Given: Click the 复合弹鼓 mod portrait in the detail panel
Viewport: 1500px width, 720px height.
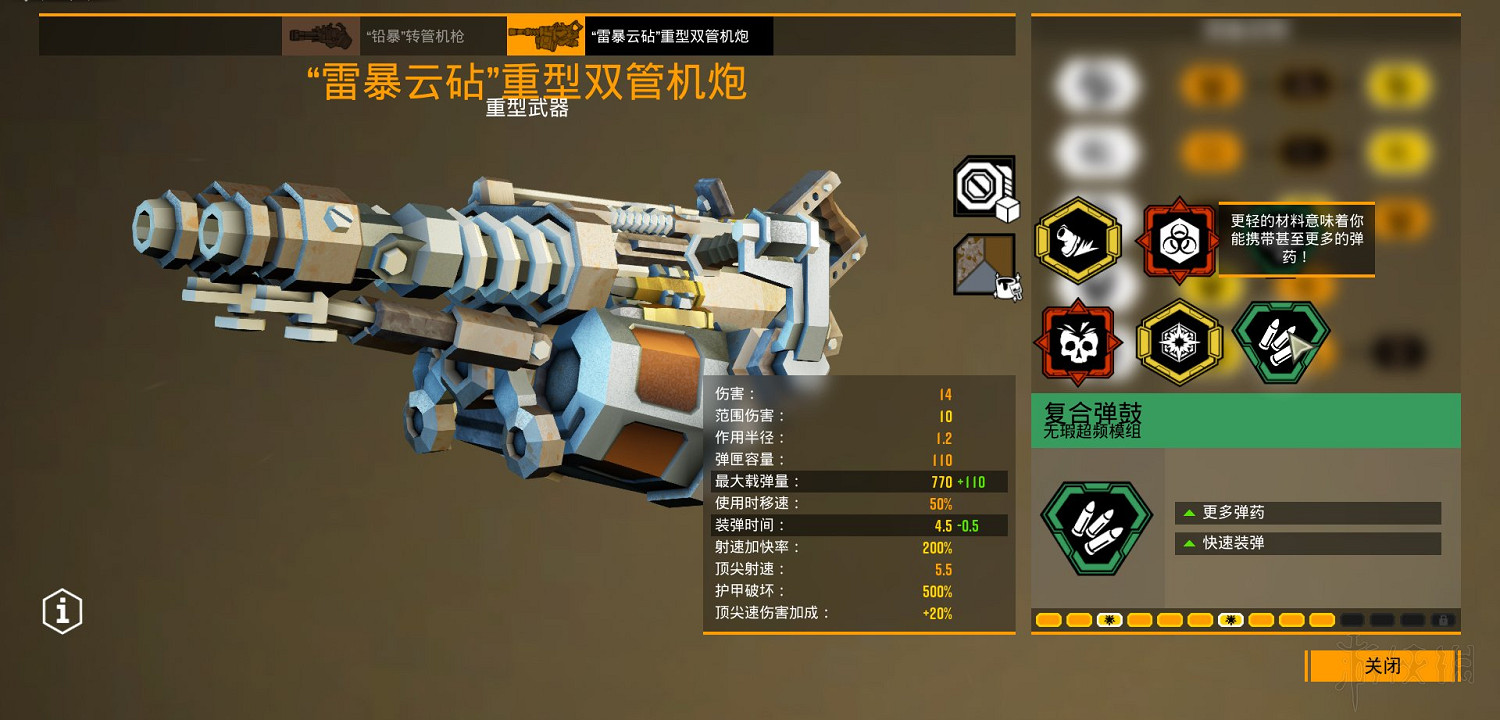Looking at the screenshot, I should coord(1097,527).
